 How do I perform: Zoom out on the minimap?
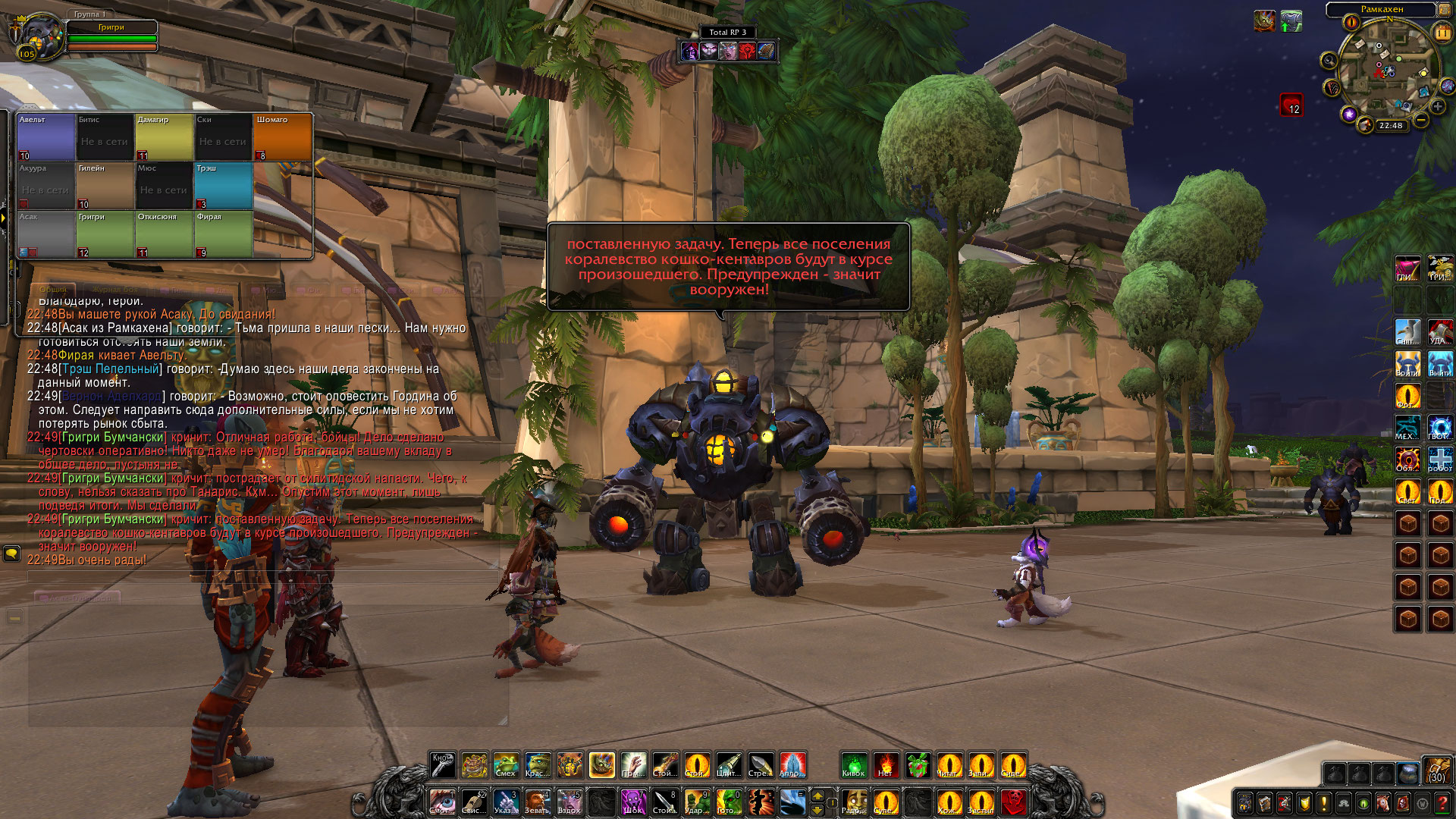pos(1421,121)
